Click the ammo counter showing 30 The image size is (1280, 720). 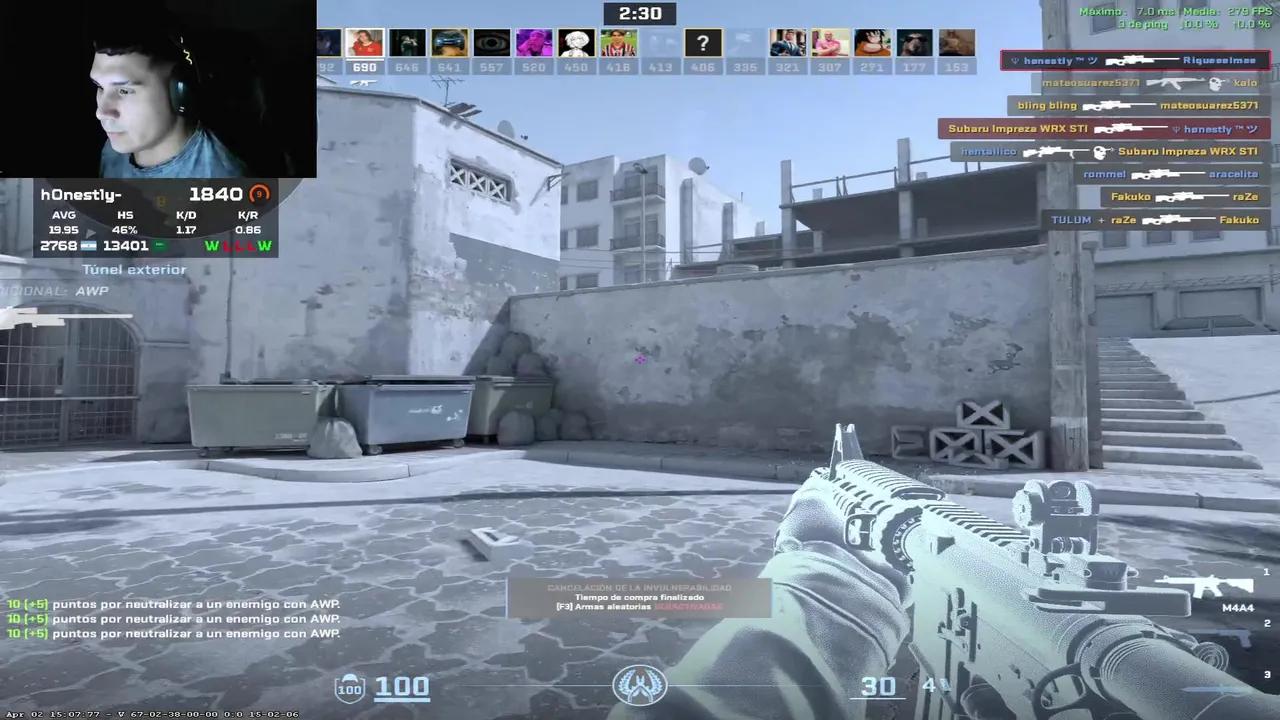tap(878, 686)
